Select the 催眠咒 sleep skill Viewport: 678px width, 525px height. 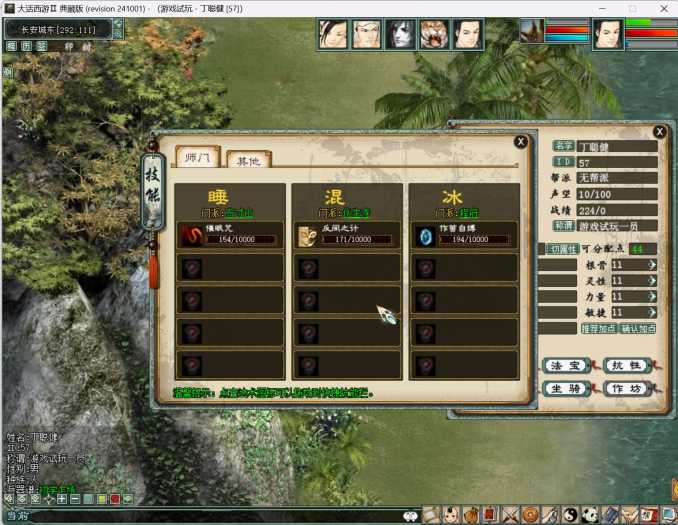click(230, 234)
